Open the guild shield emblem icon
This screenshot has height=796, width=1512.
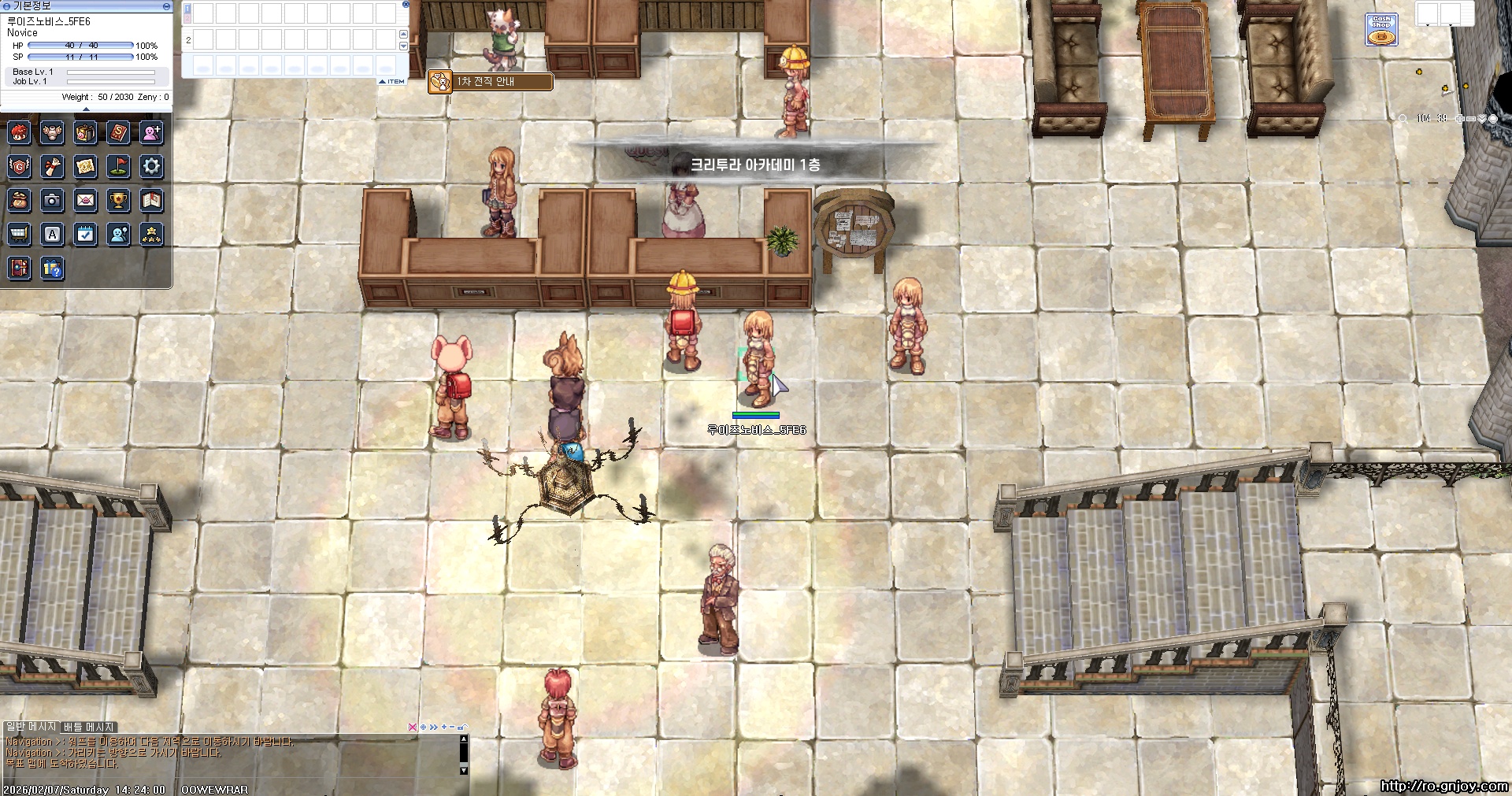tap(20, 166)
